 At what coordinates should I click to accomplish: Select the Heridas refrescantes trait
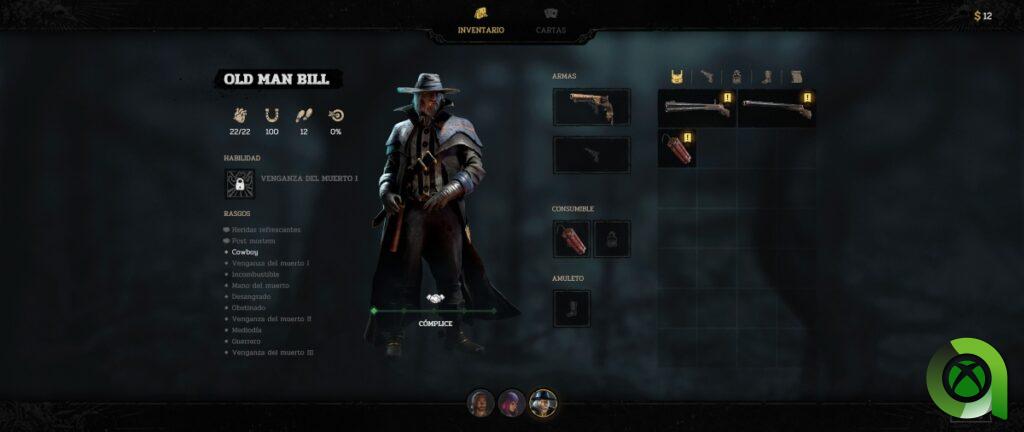click(265, 229)
